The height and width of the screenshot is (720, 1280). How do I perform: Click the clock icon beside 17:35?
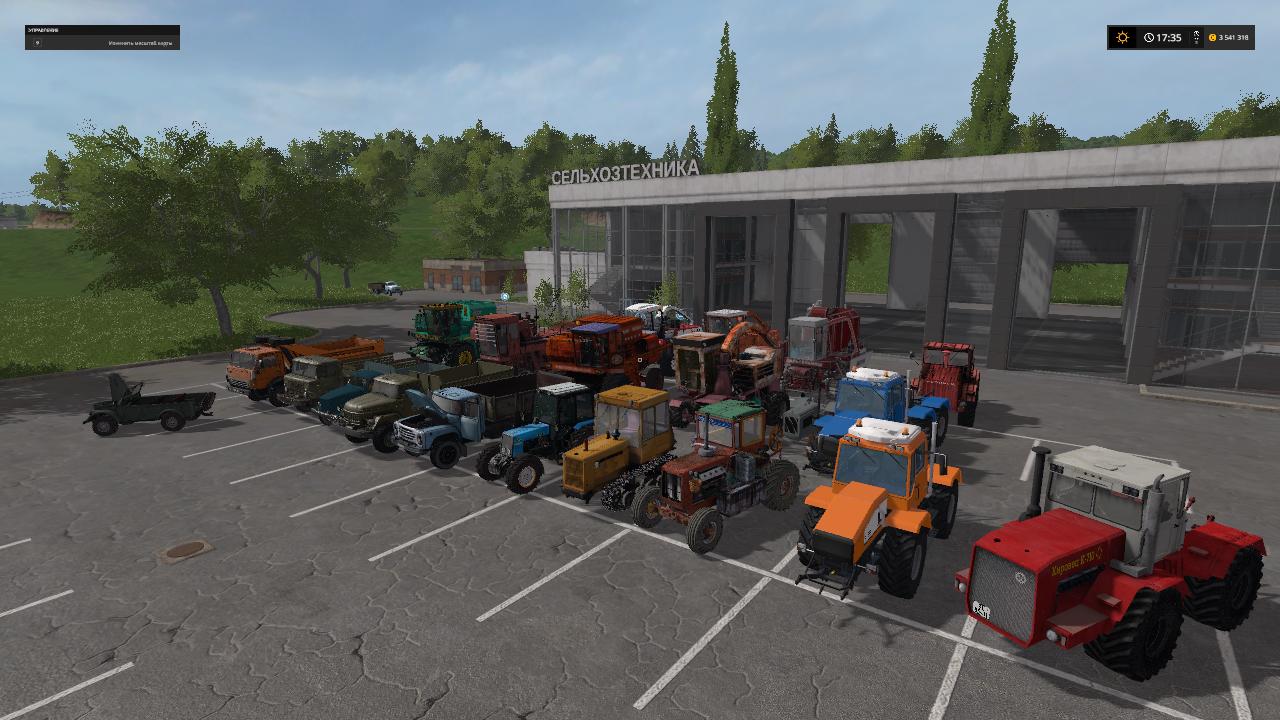pos(1148,37)
